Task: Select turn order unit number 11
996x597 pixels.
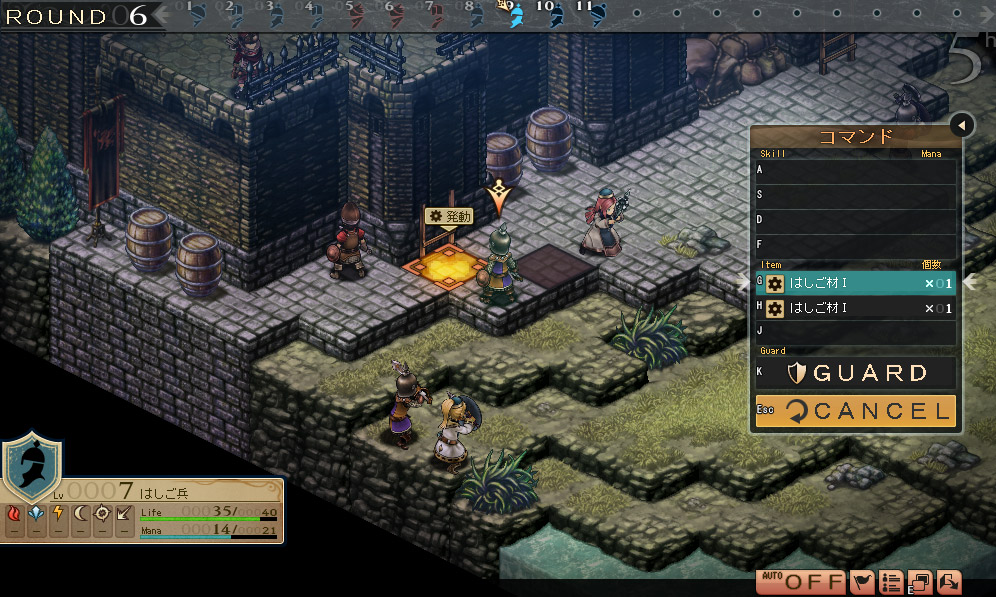Action: click(596, 15)
